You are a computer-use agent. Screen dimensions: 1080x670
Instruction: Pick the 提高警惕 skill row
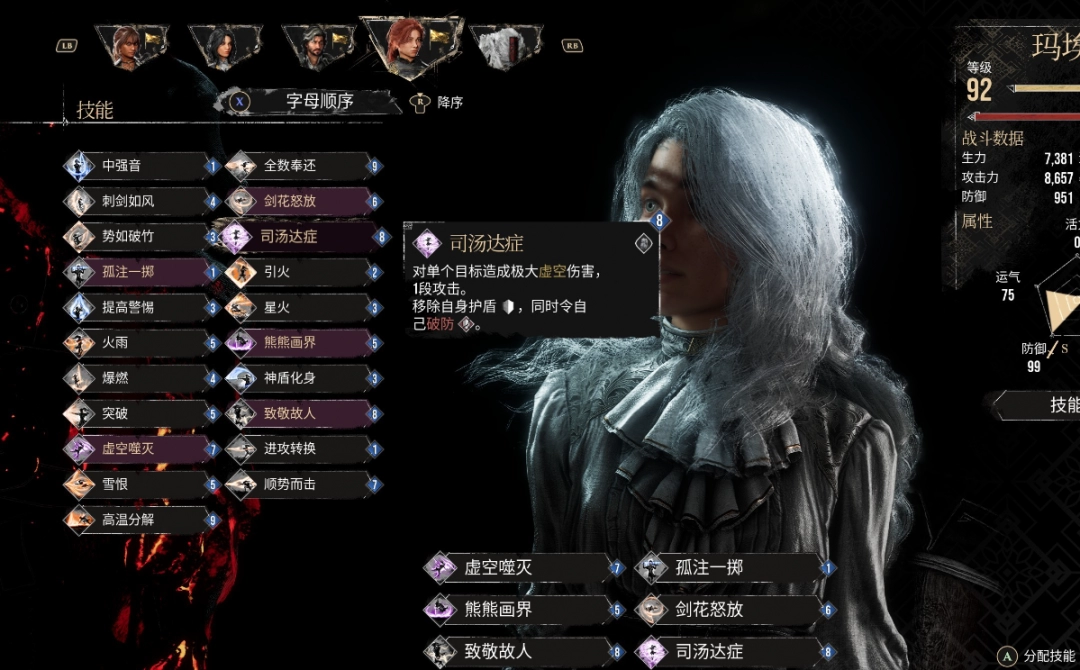pyautogui.click(x=138, y=307)
